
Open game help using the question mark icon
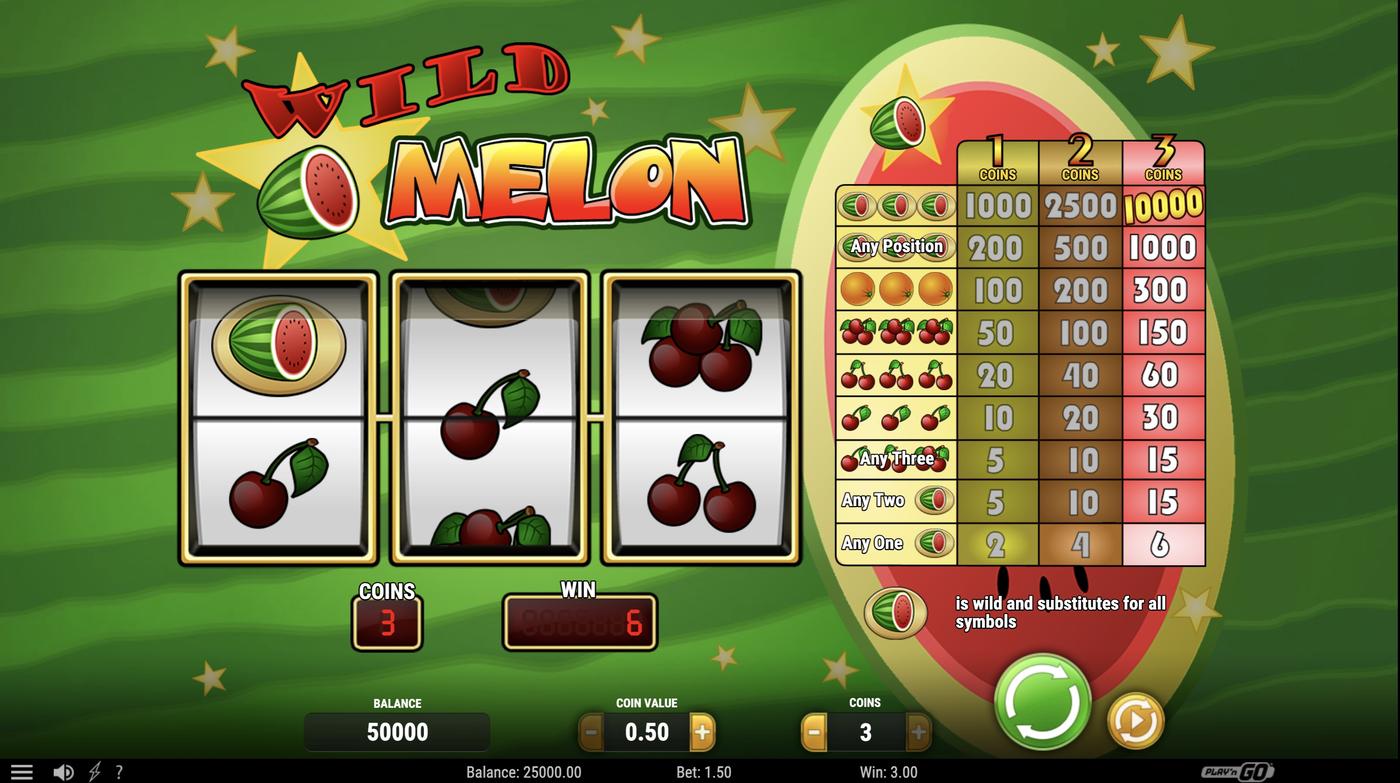tap(119, 771)
